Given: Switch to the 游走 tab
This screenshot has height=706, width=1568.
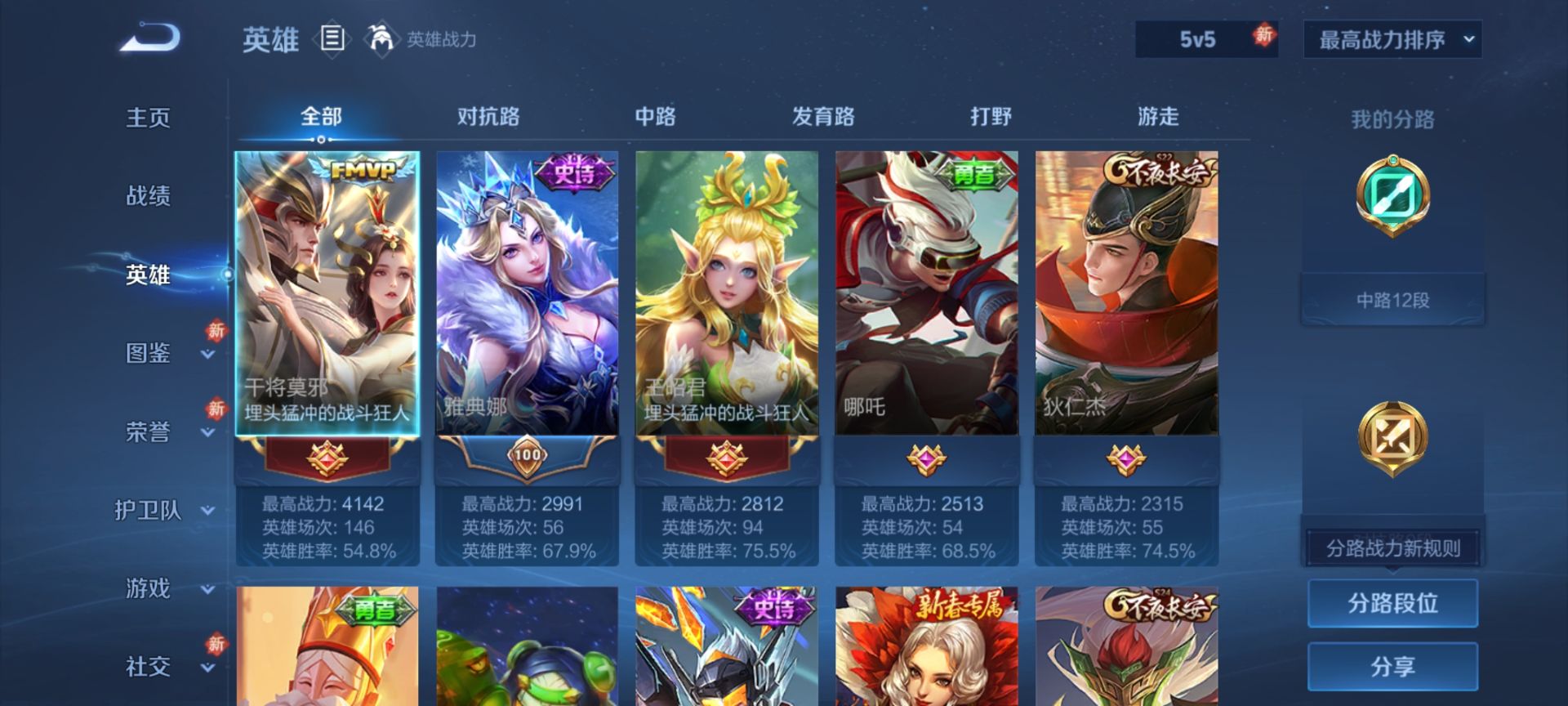Looking at the screenshot, I should [x=1158, y=117].
